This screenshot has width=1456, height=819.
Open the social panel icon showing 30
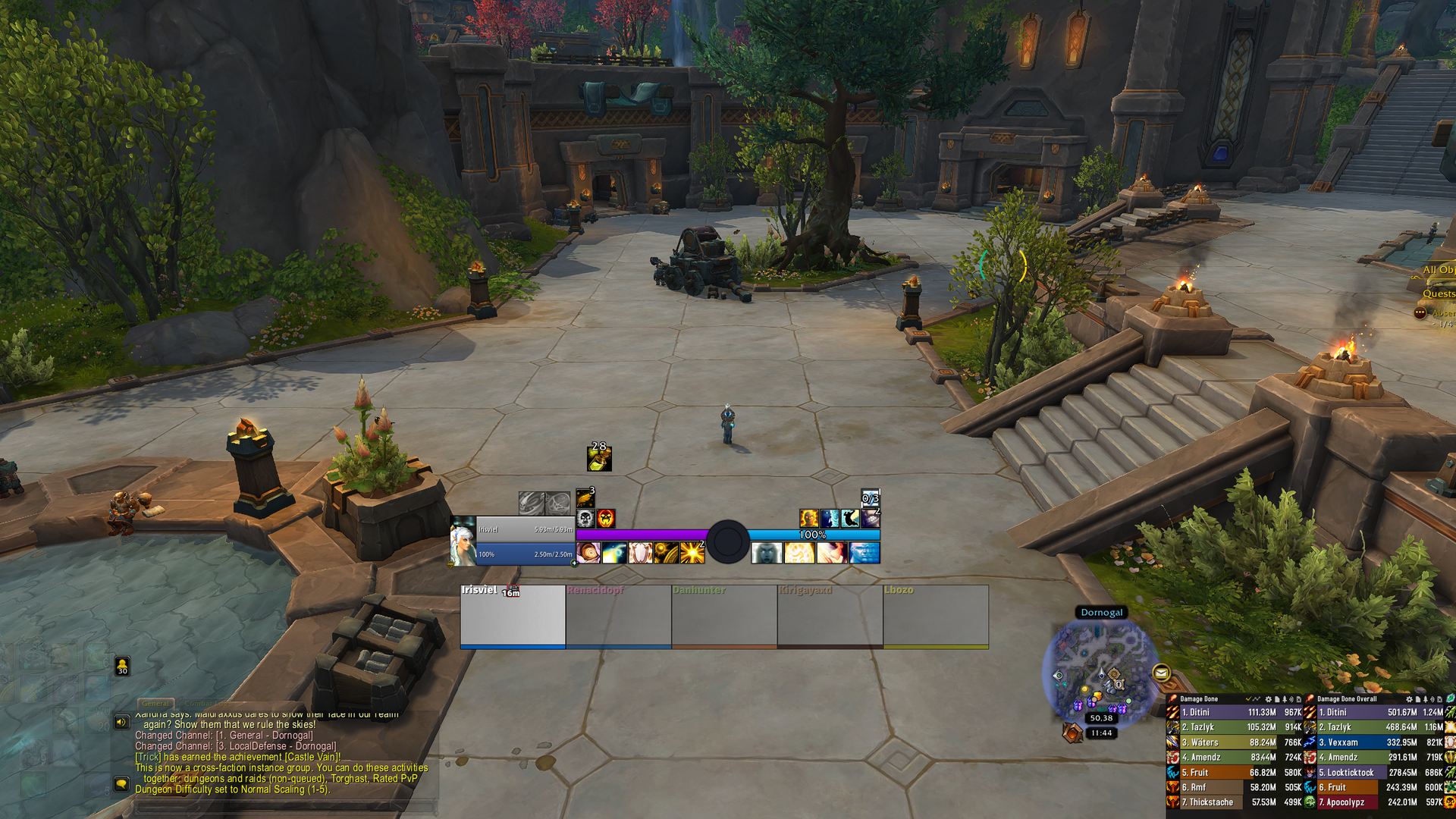pyautogui.click(x=122, y=667)
